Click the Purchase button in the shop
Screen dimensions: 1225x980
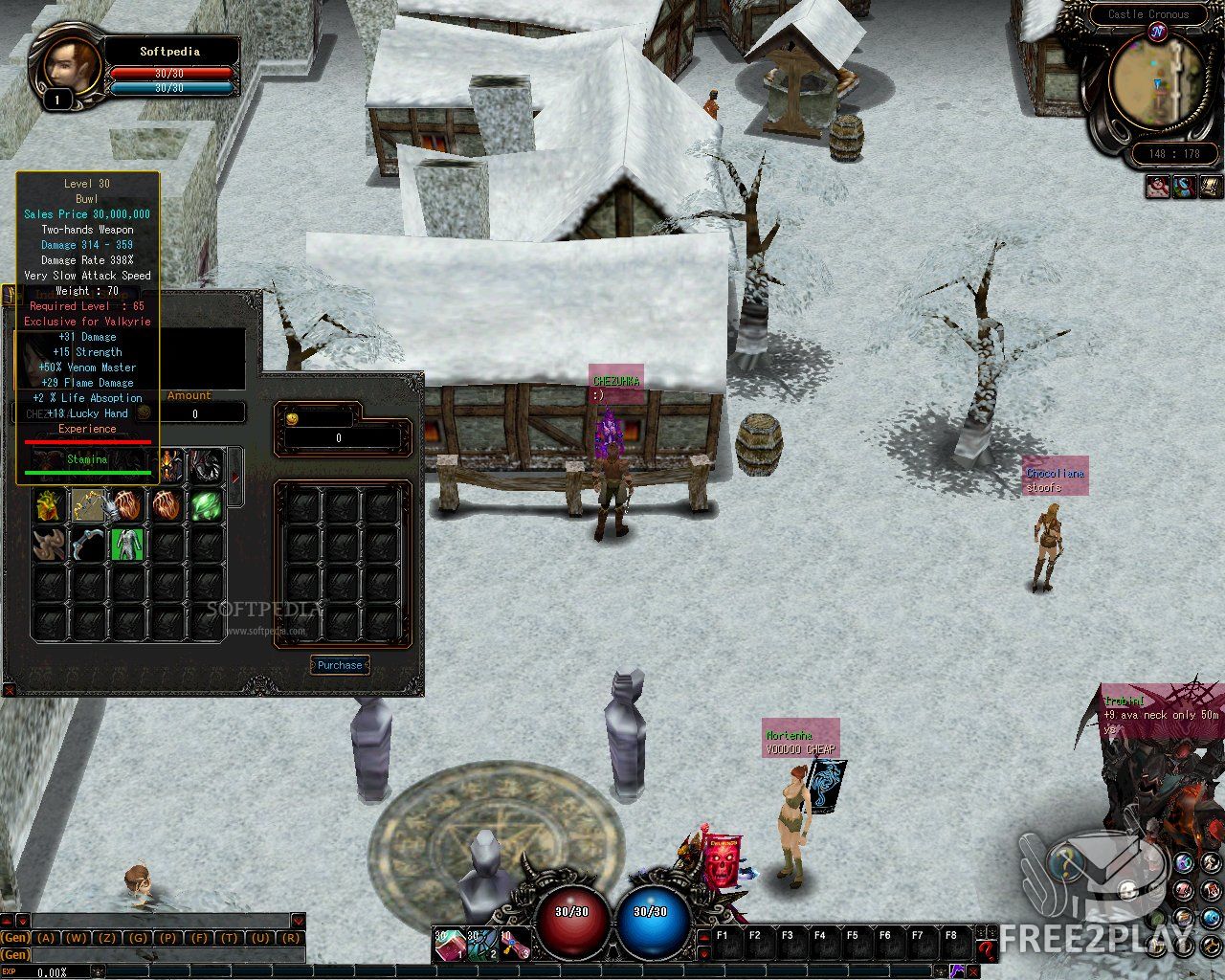(340, 665)
